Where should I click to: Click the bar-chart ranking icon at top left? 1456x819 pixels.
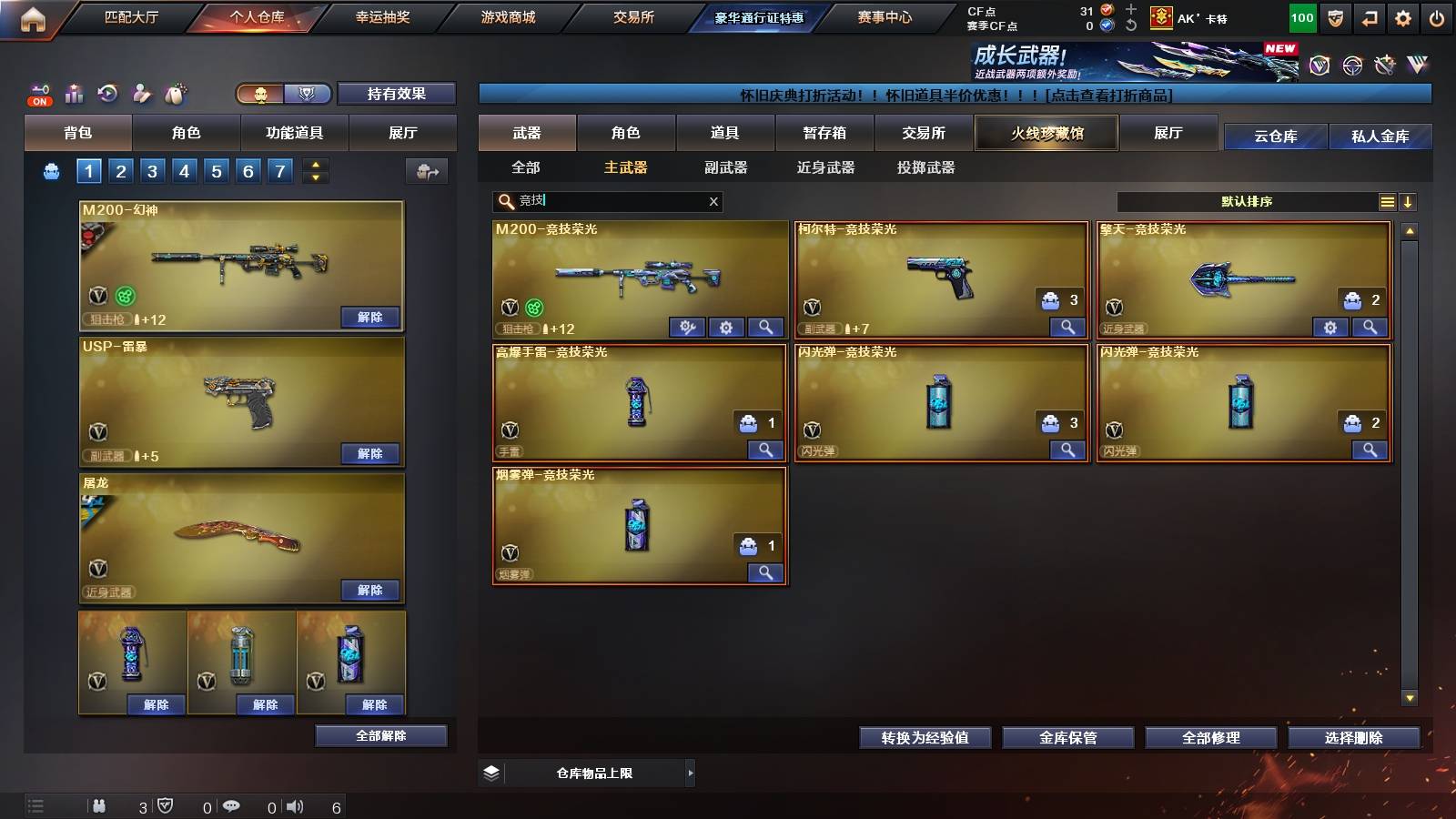coord(74,93)
